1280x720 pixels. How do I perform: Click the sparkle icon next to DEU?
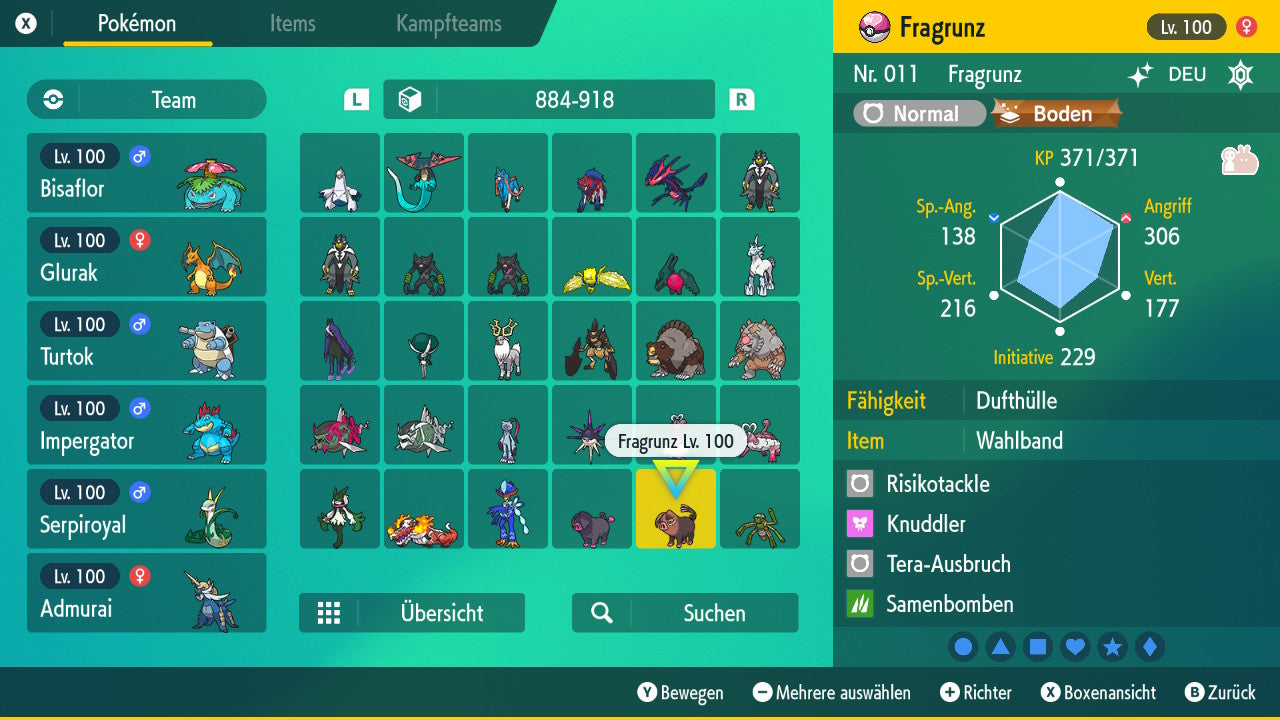(x=1138, y=74)
